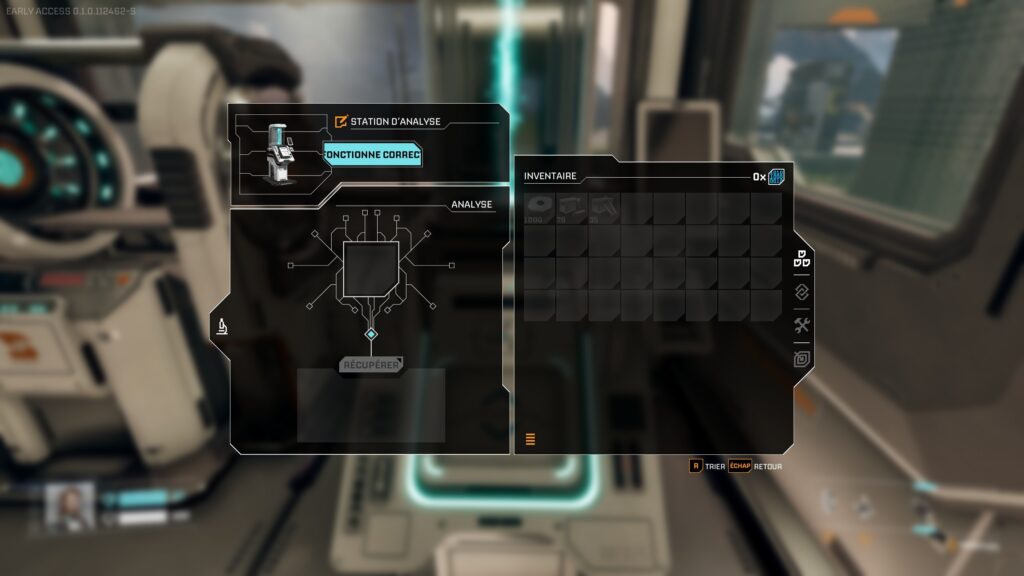This screenshot has height=576, width=1024.
Task: Click the Fonctionne Correctement status label
Action: (x=372, y=155)
